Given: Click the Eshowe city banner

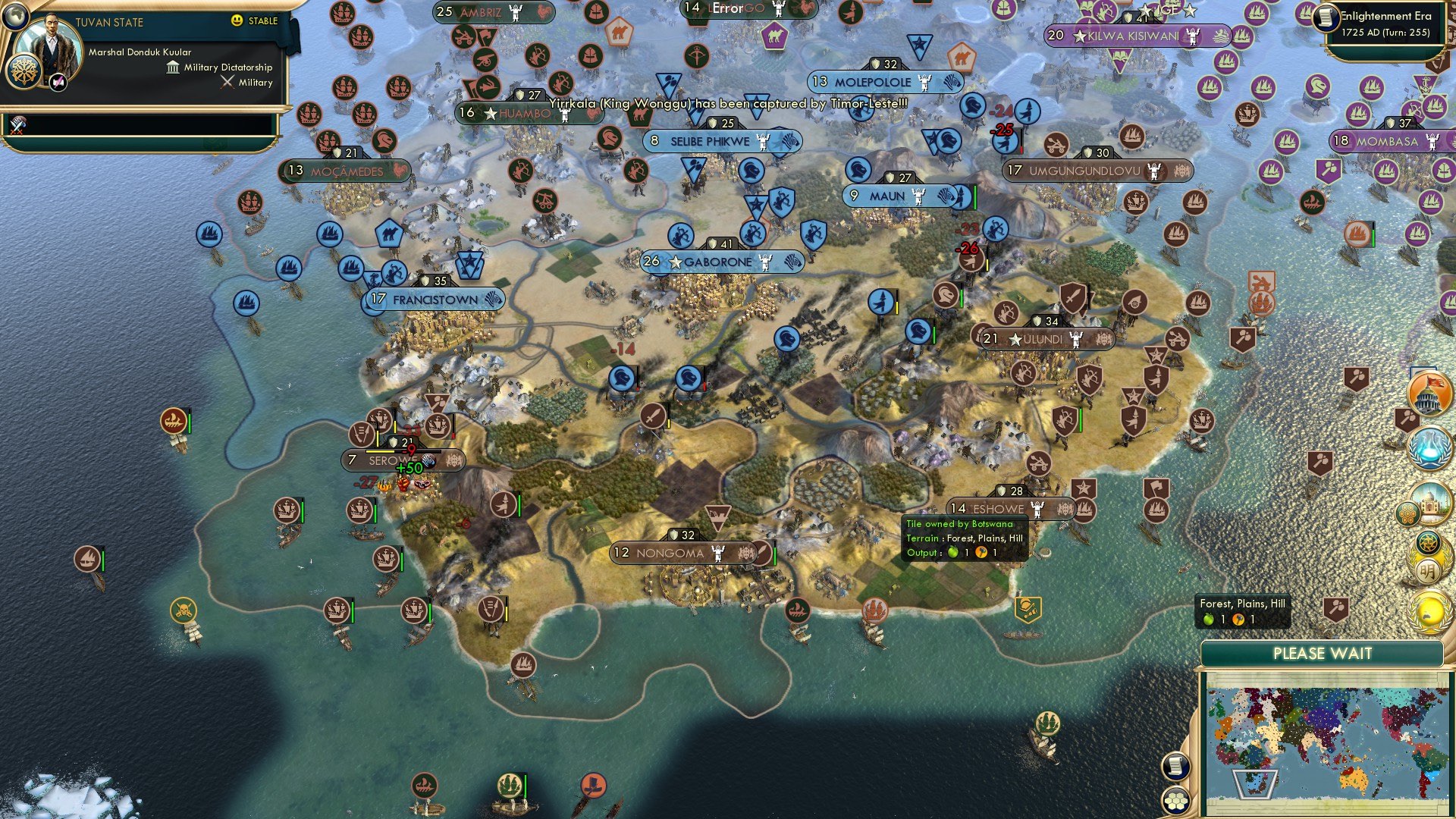Looking at the screenshot, I should 999,508.
